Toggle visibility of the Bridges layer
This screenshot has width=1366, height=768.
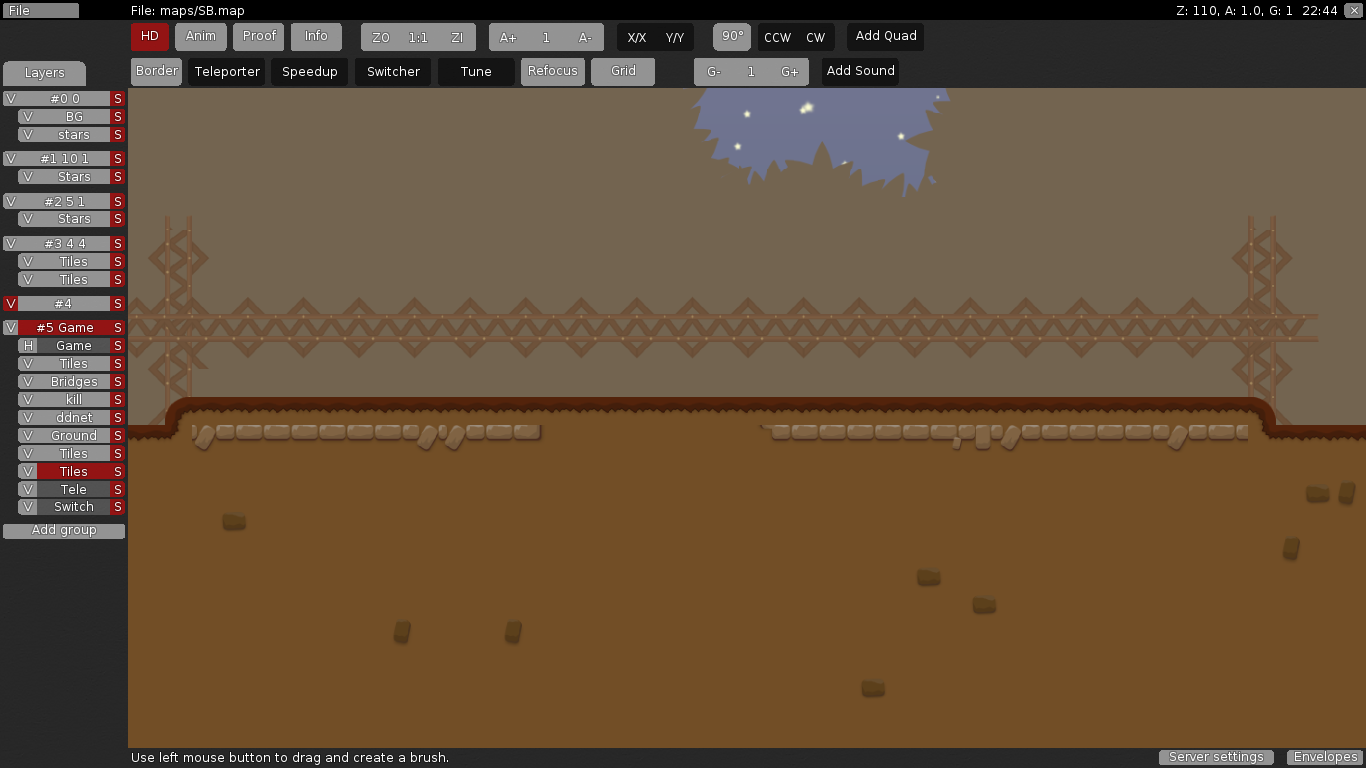point(27,381)
